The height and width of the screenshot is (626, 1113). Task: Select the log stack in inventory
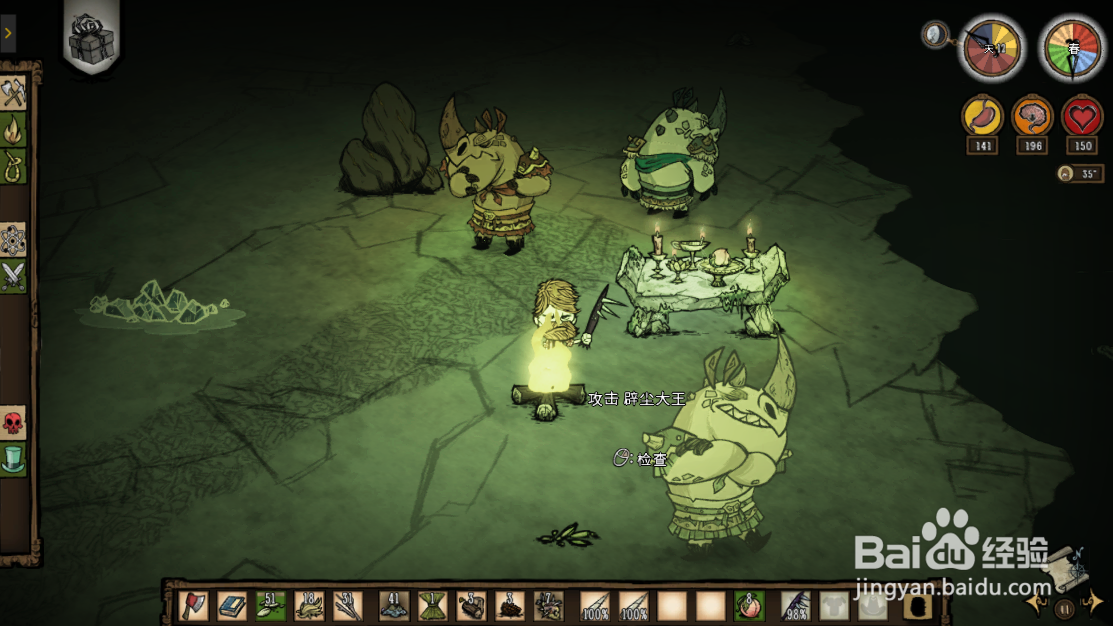click(470, 606)
